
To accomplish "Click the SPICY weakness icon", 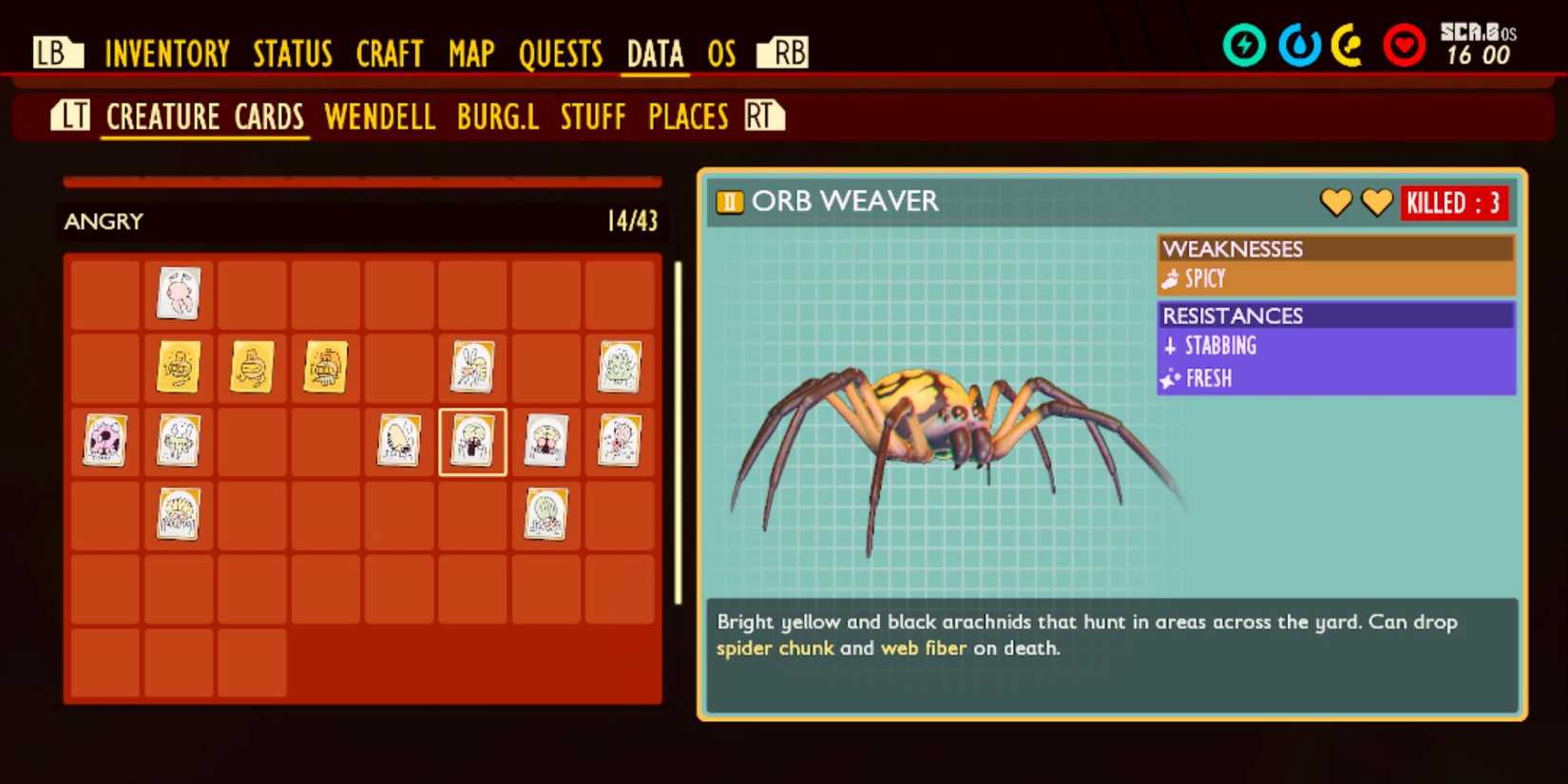I will pos(1171,278).
